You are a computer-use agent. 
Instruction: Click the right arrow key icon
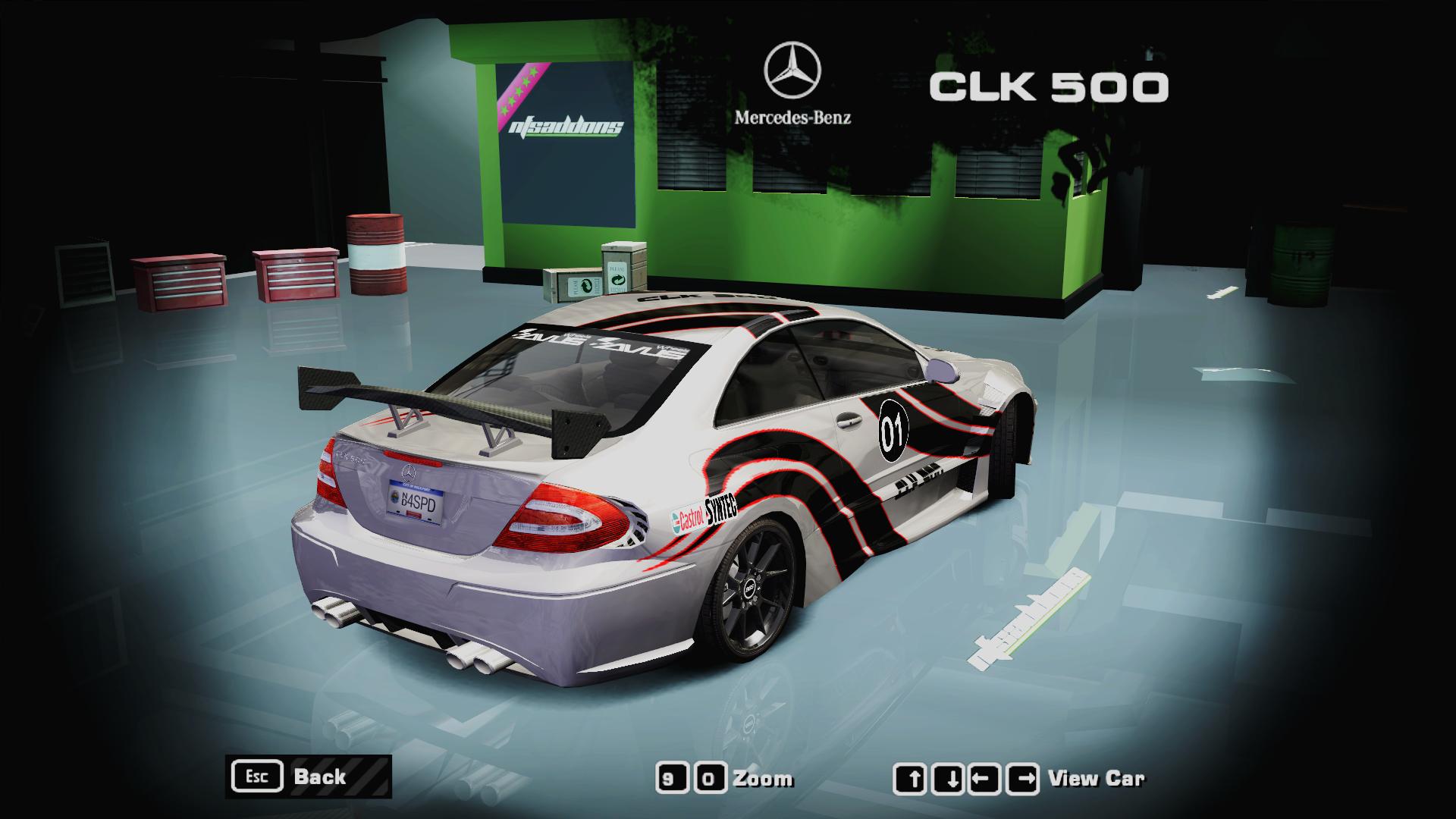click(1021, 776)
